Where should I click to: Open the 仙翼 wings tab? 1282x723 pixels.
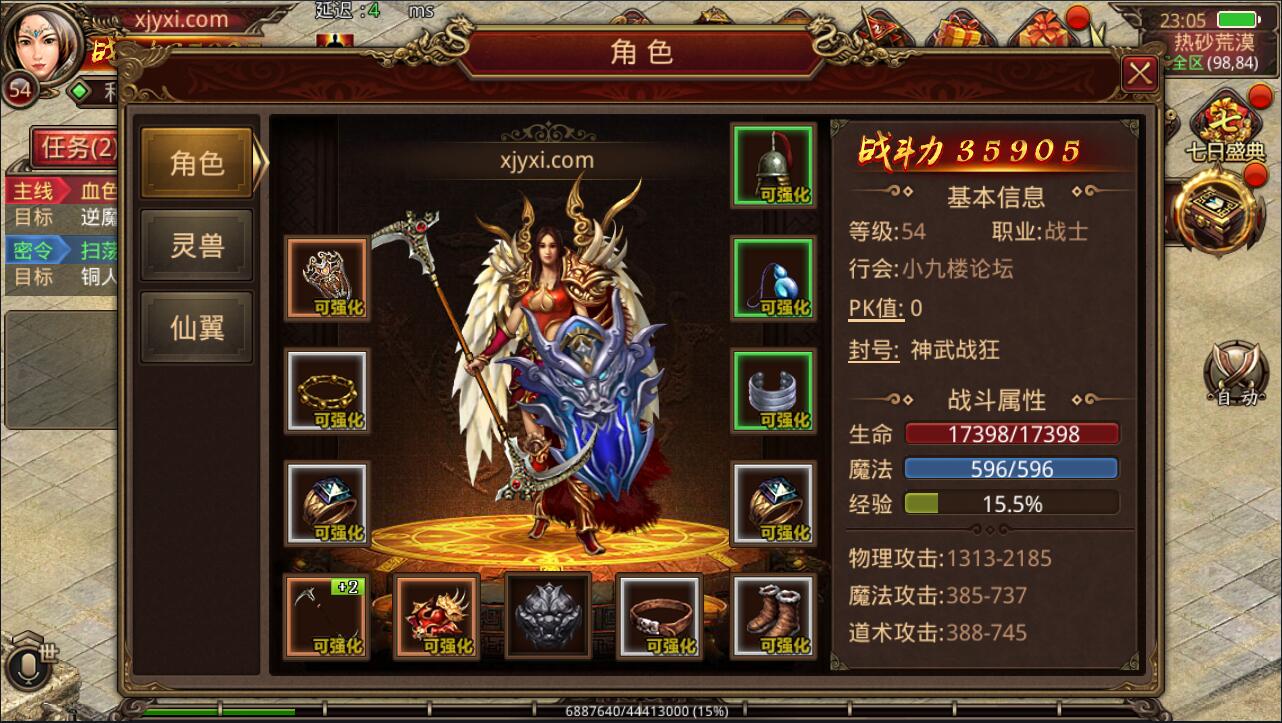point(196,327)
